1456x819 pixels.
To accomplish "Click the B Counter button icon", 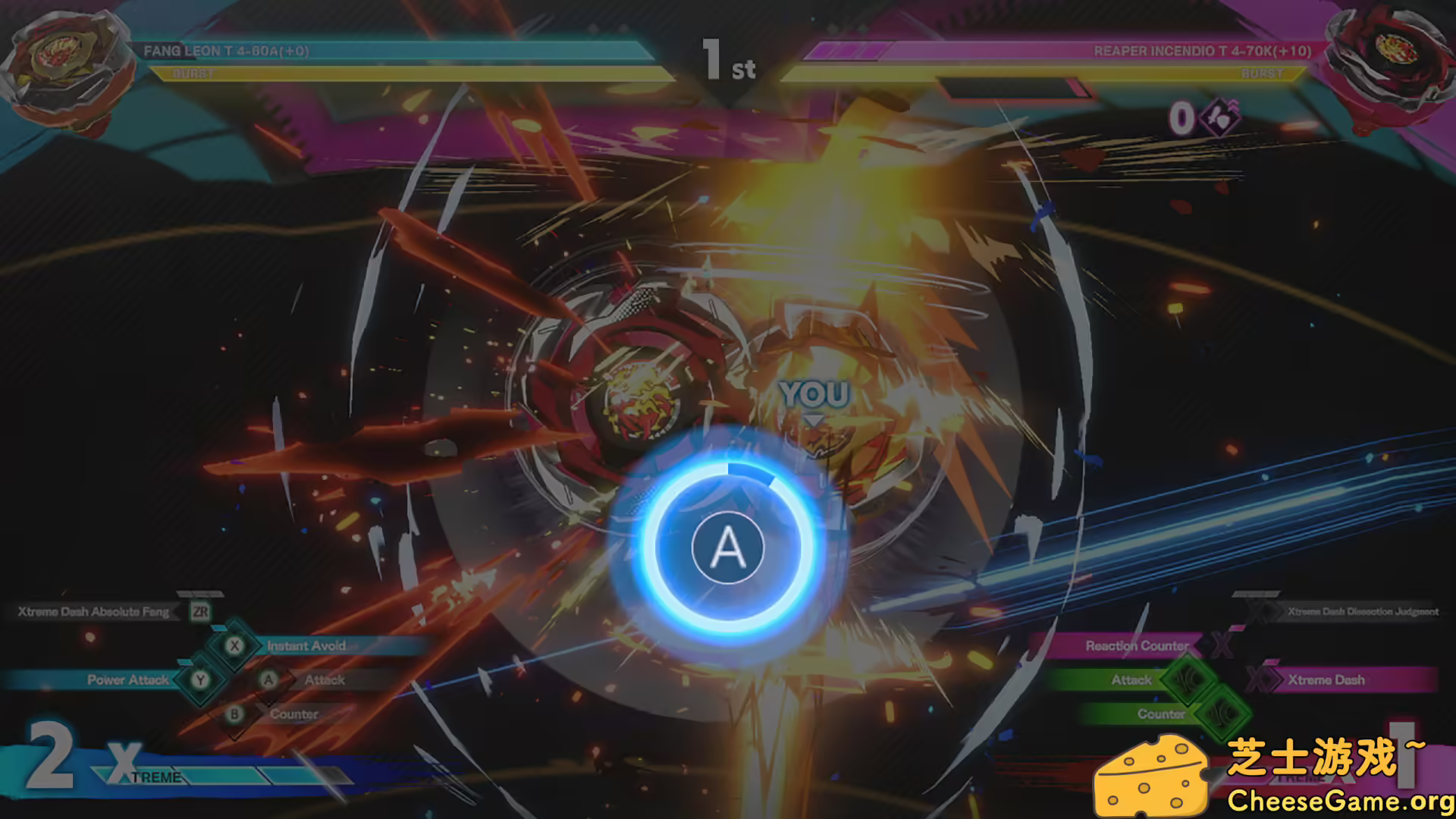I will click(x=234, y=713).
